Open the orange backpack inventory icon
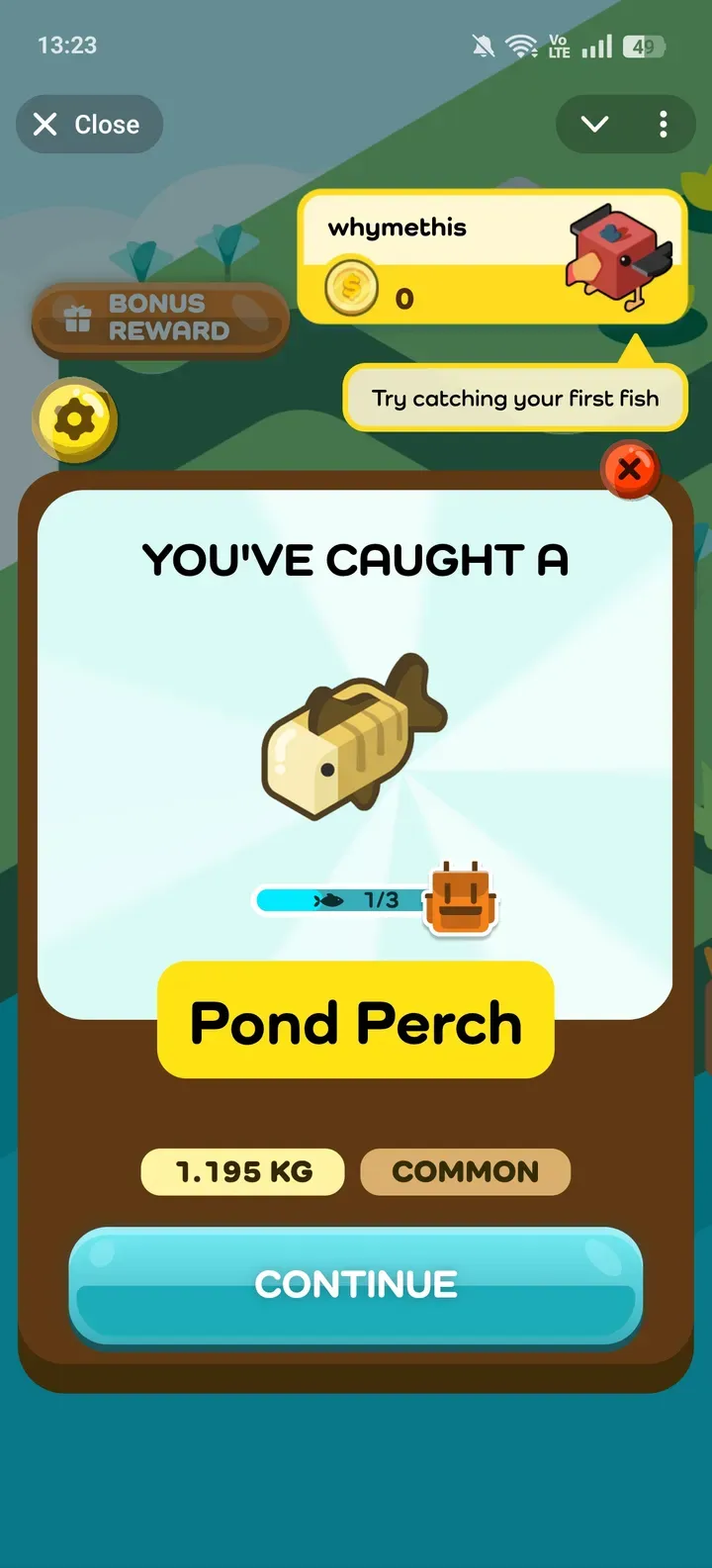 coord(461,898)
